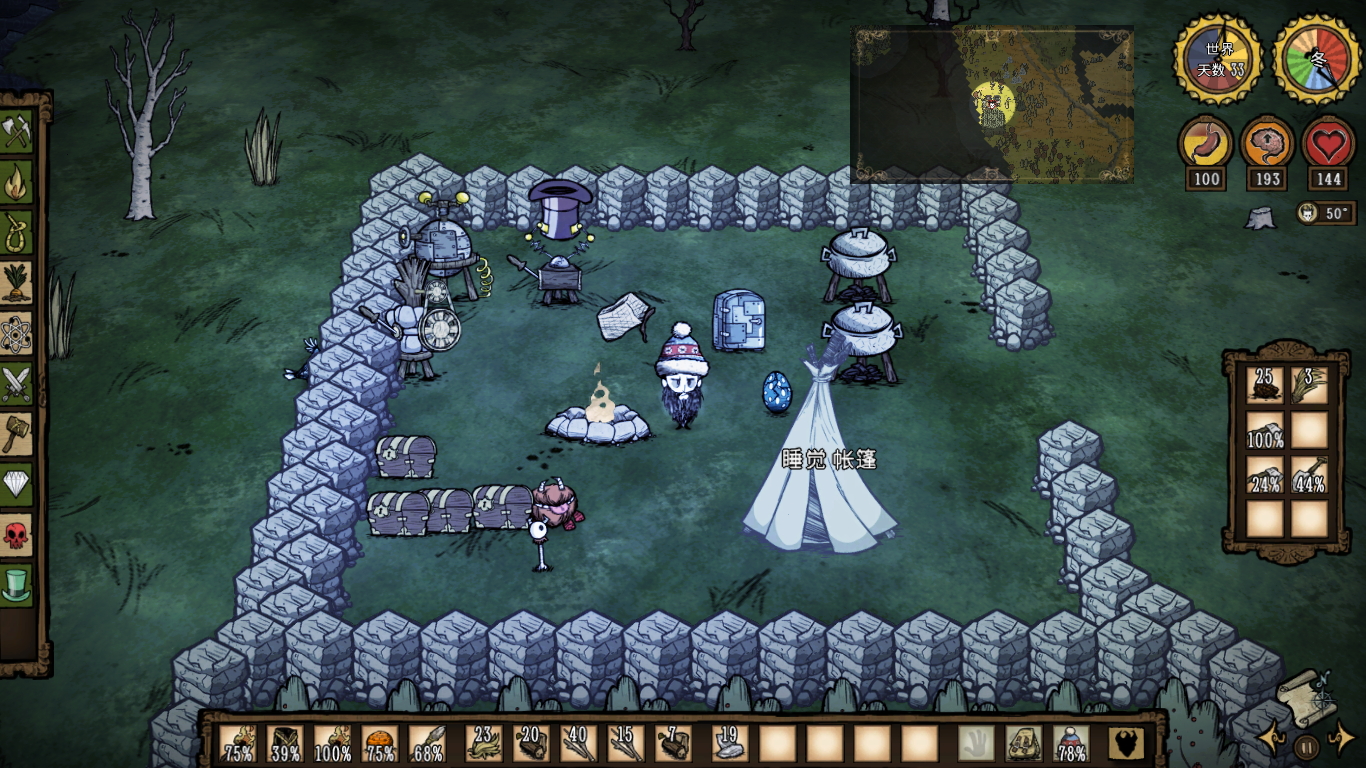Click the minimap
The height and width of the screenshot is (768, 1366).
click(x=992, y=104)
